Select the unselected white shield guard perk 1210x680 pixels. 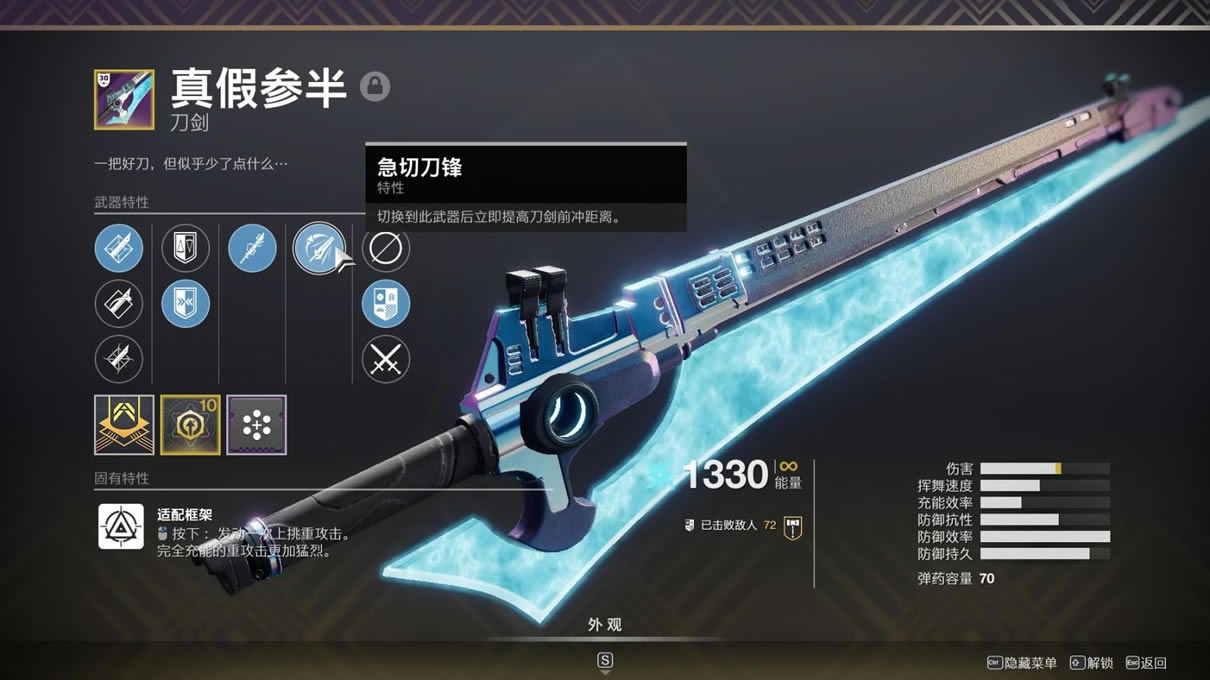pos(186,248)
